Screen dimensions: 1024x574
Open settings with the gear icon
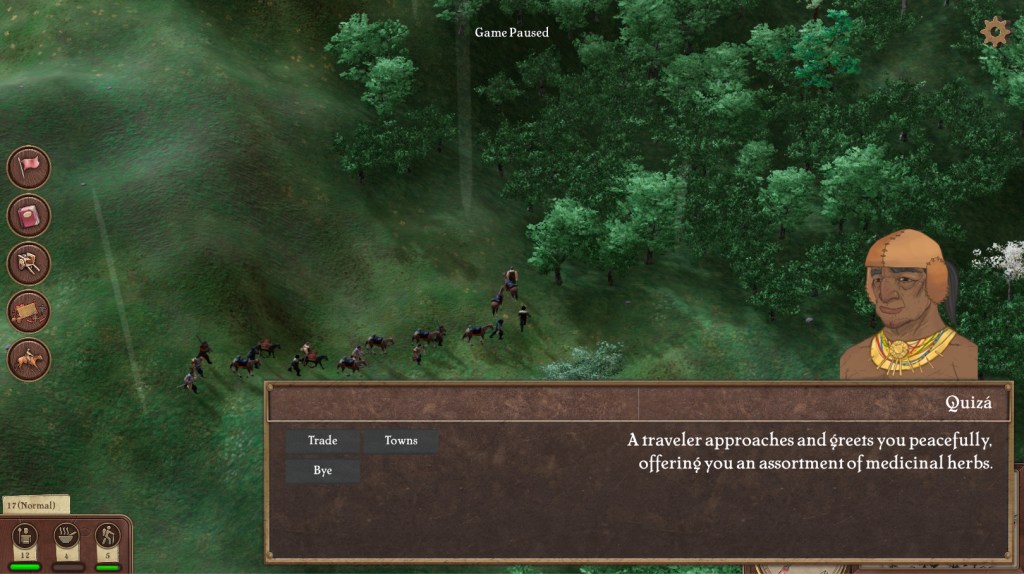tap(994, 32)
